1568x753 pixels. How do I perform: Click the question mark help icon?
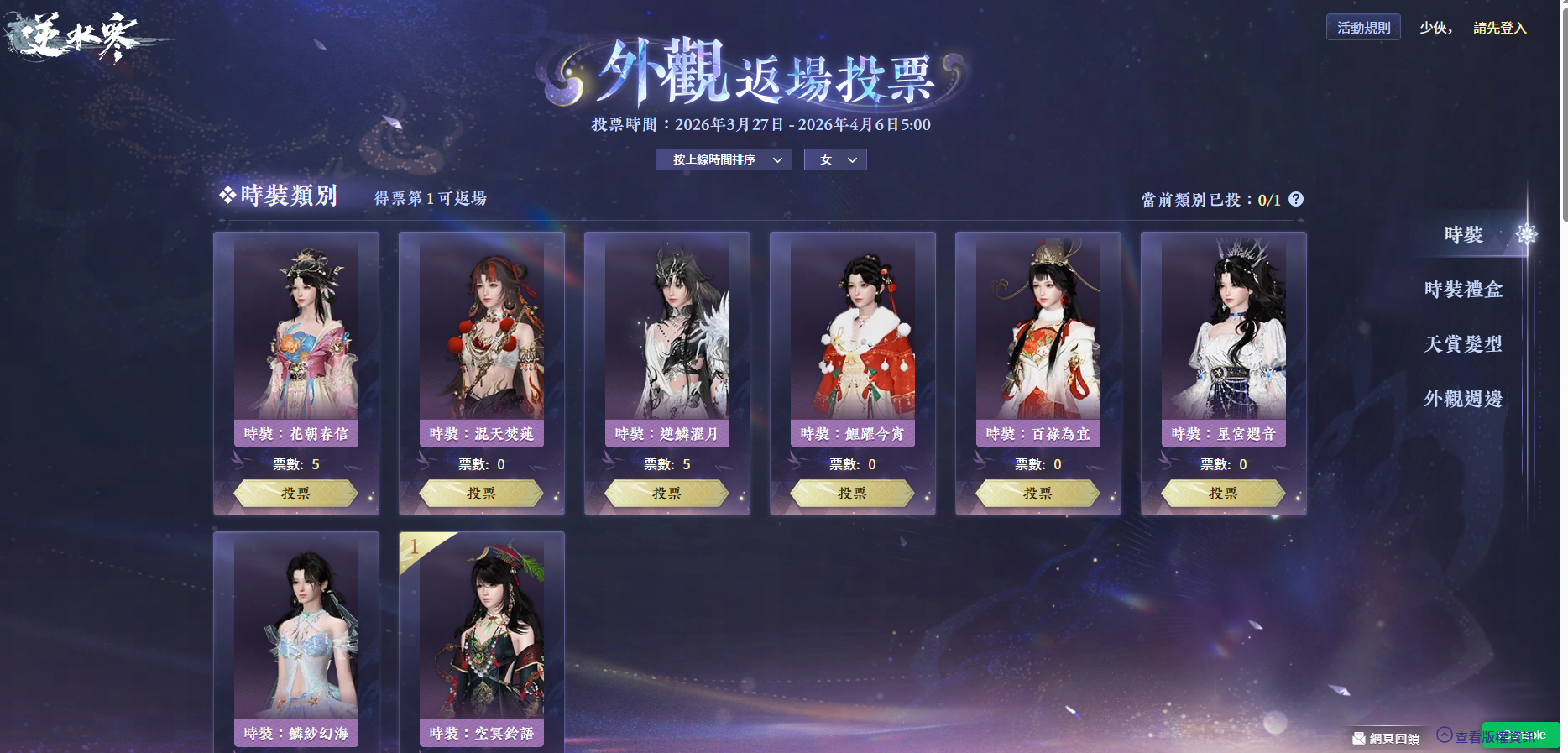[x=1296, y=199]
